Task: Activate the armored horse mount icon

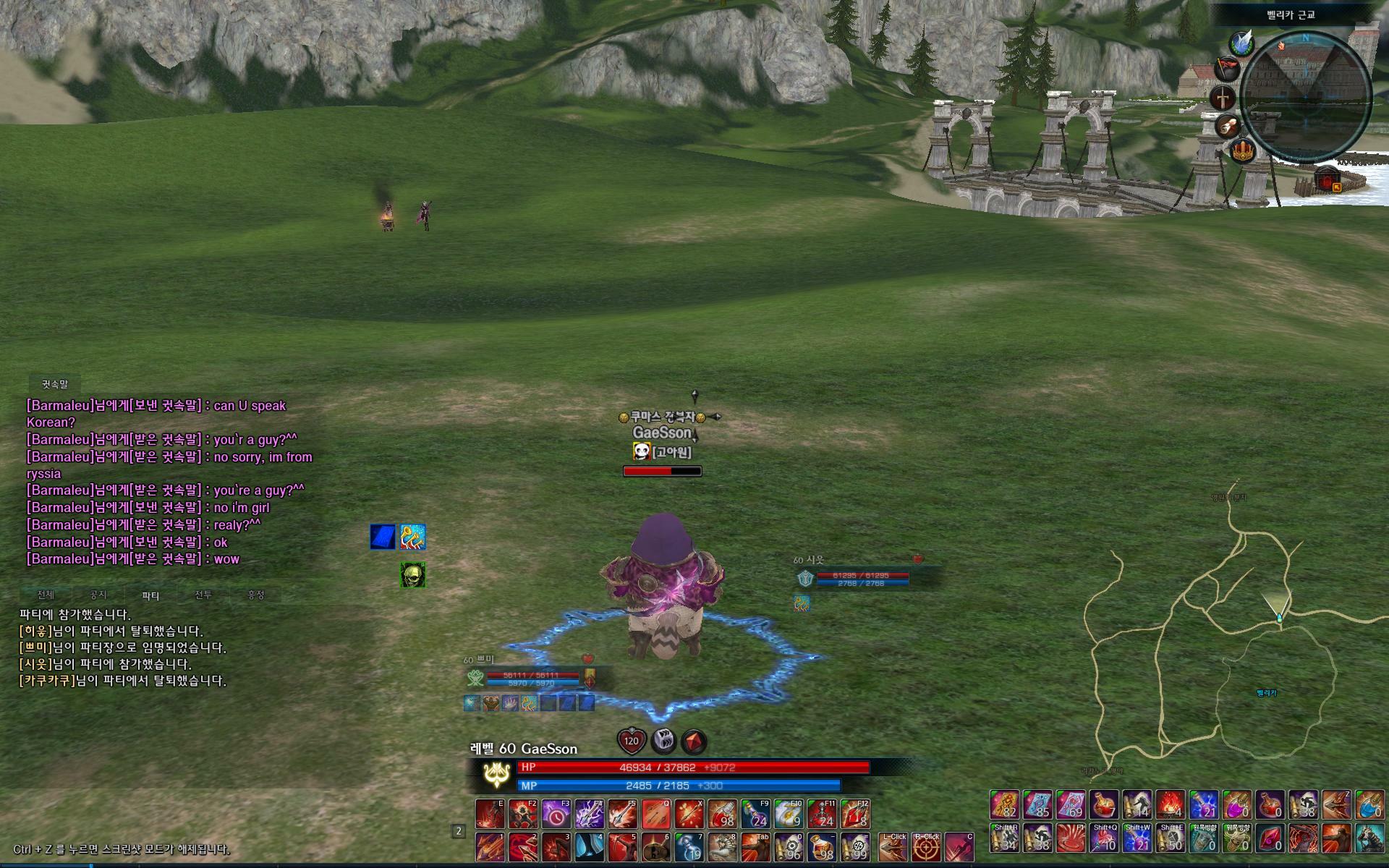Action: click(x=1368, y=838)
